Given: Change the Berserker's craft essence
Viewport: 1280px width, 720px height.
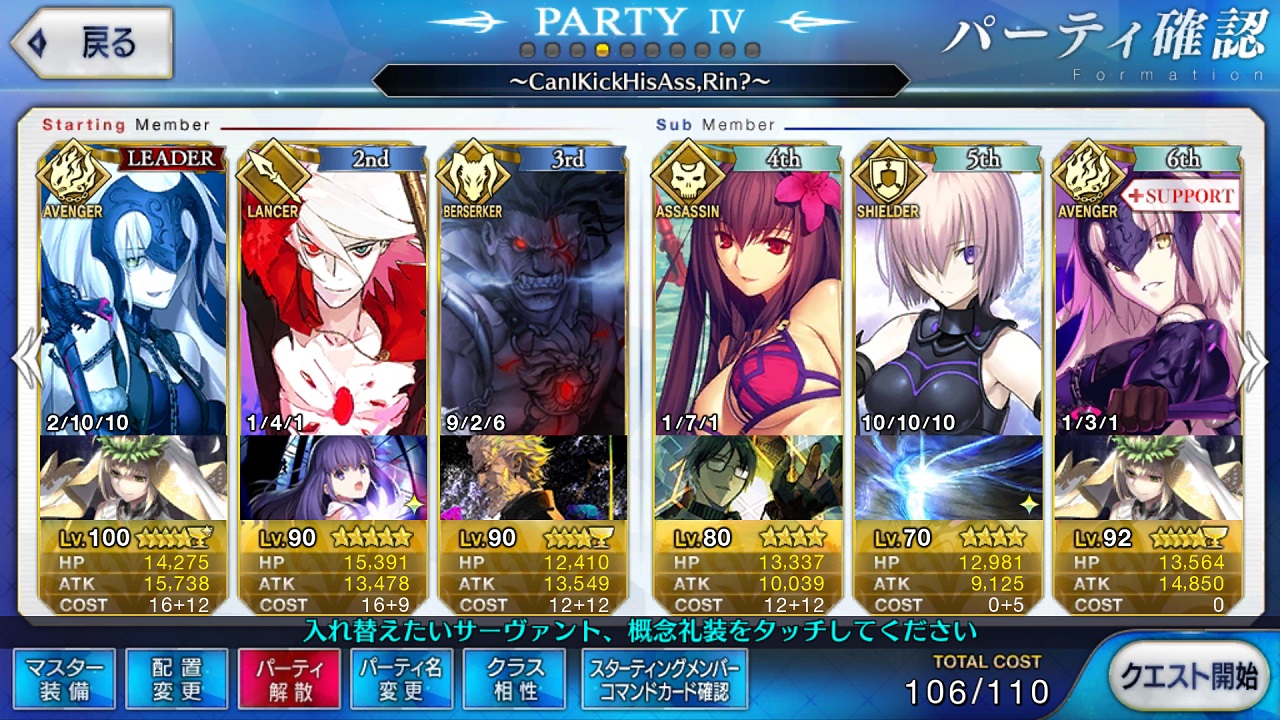Looking at the screenshot, I should point(533,477).
